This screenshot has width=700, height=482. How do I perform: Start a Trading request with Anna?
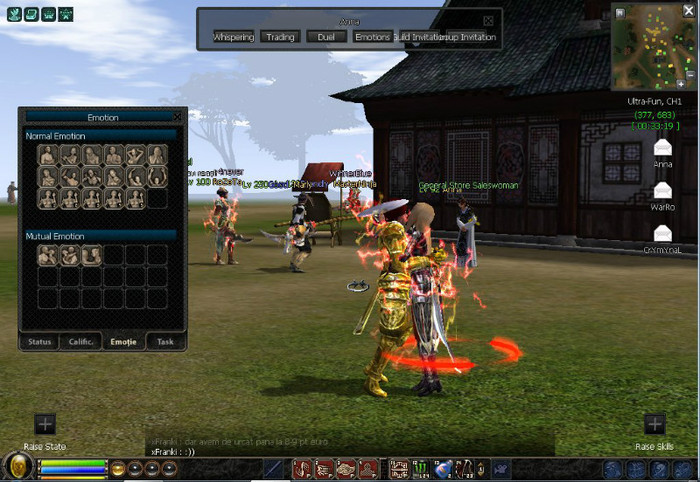pos(280,37)
